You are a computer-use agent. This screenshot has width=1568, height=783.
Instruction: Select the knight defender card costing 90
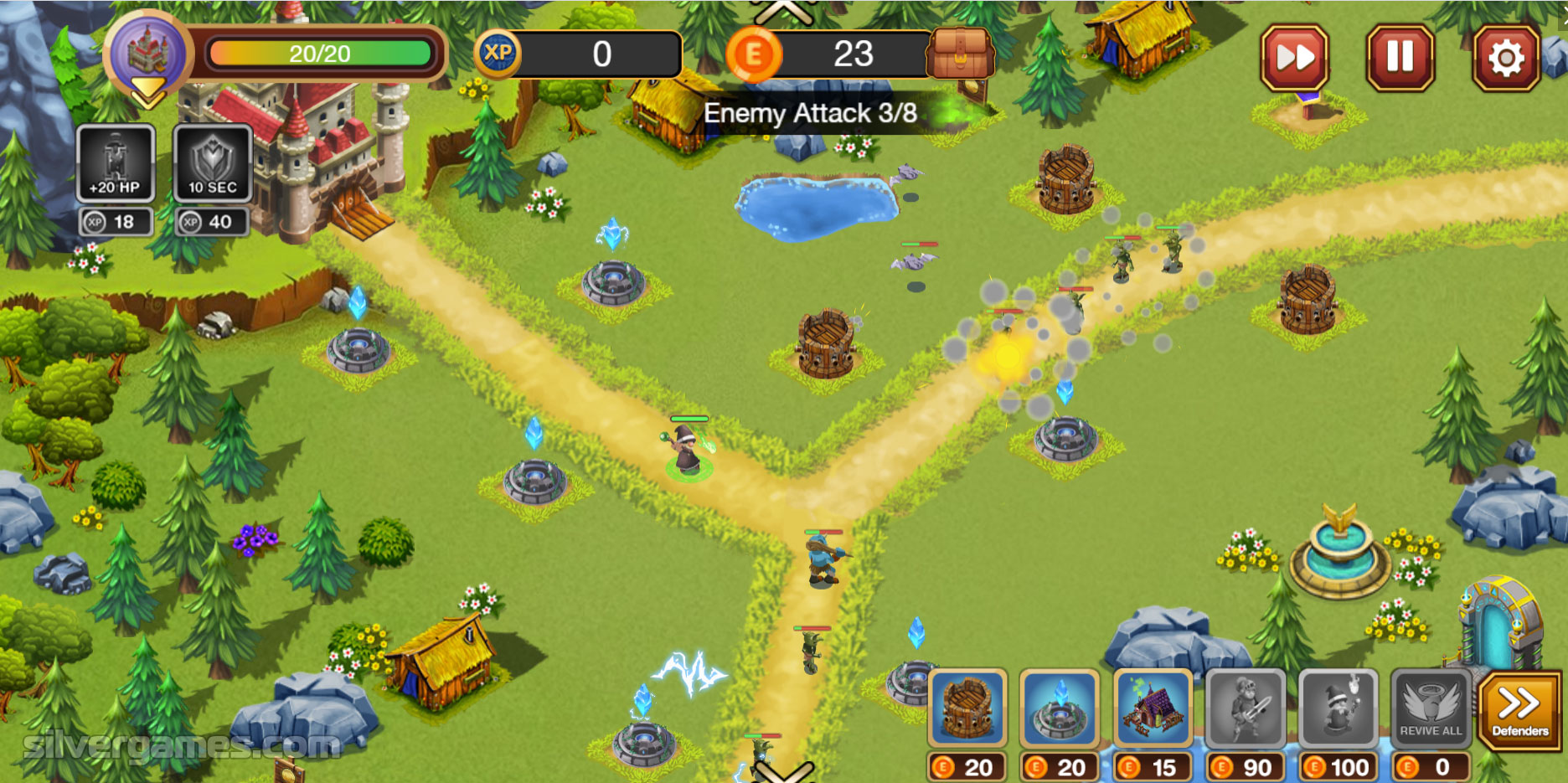click(x=1246, y=708)
